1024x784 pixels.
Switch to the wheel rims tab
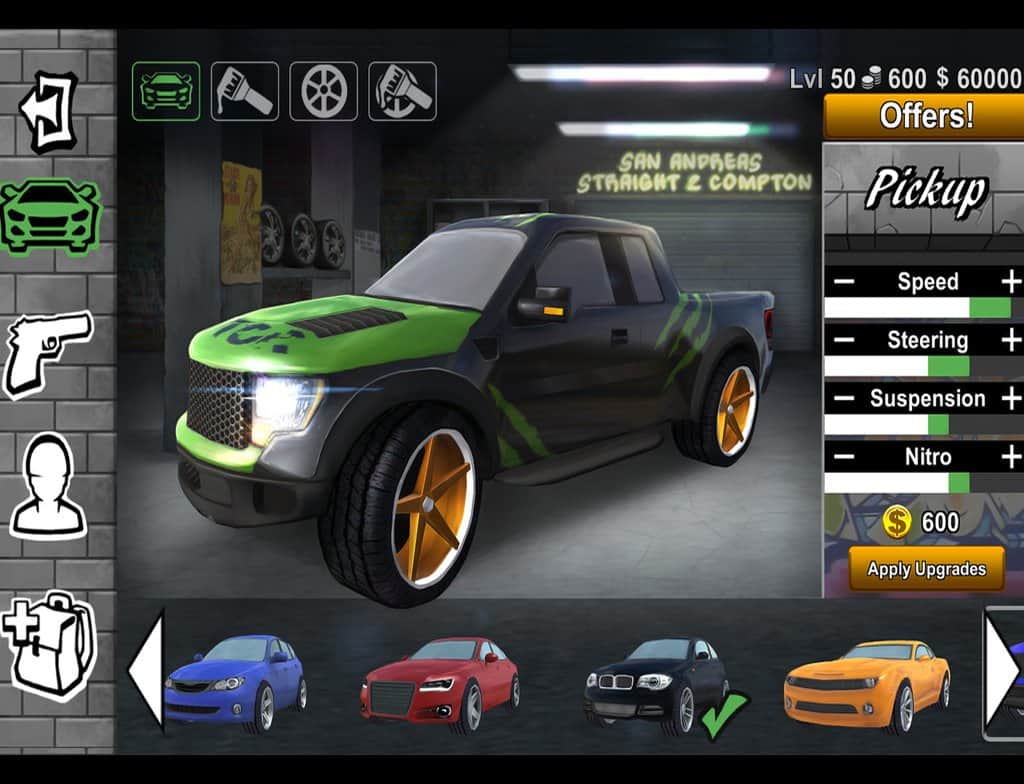[324, 92]
